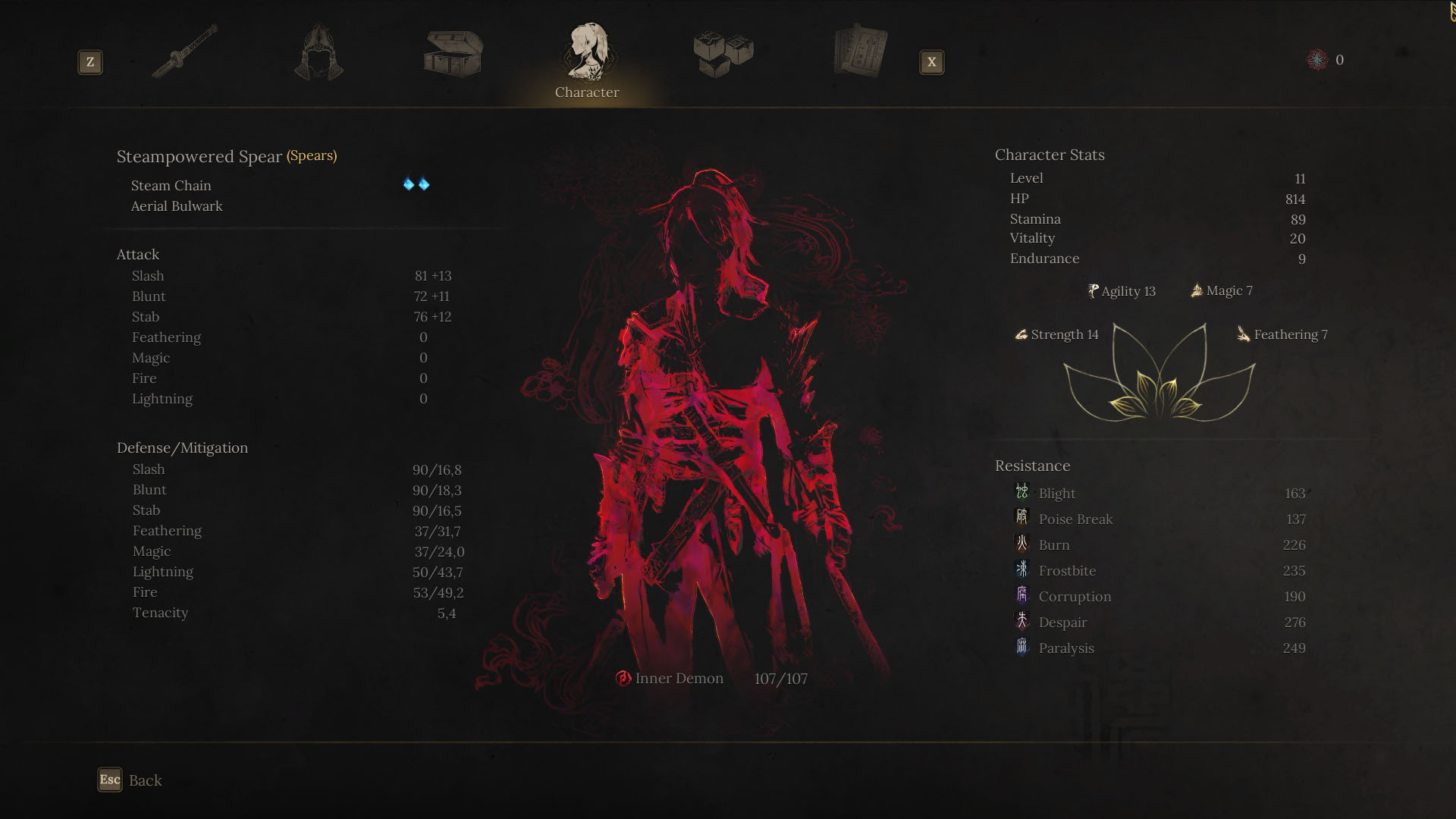Click the cubes consumables tab icon

[722, 52]
